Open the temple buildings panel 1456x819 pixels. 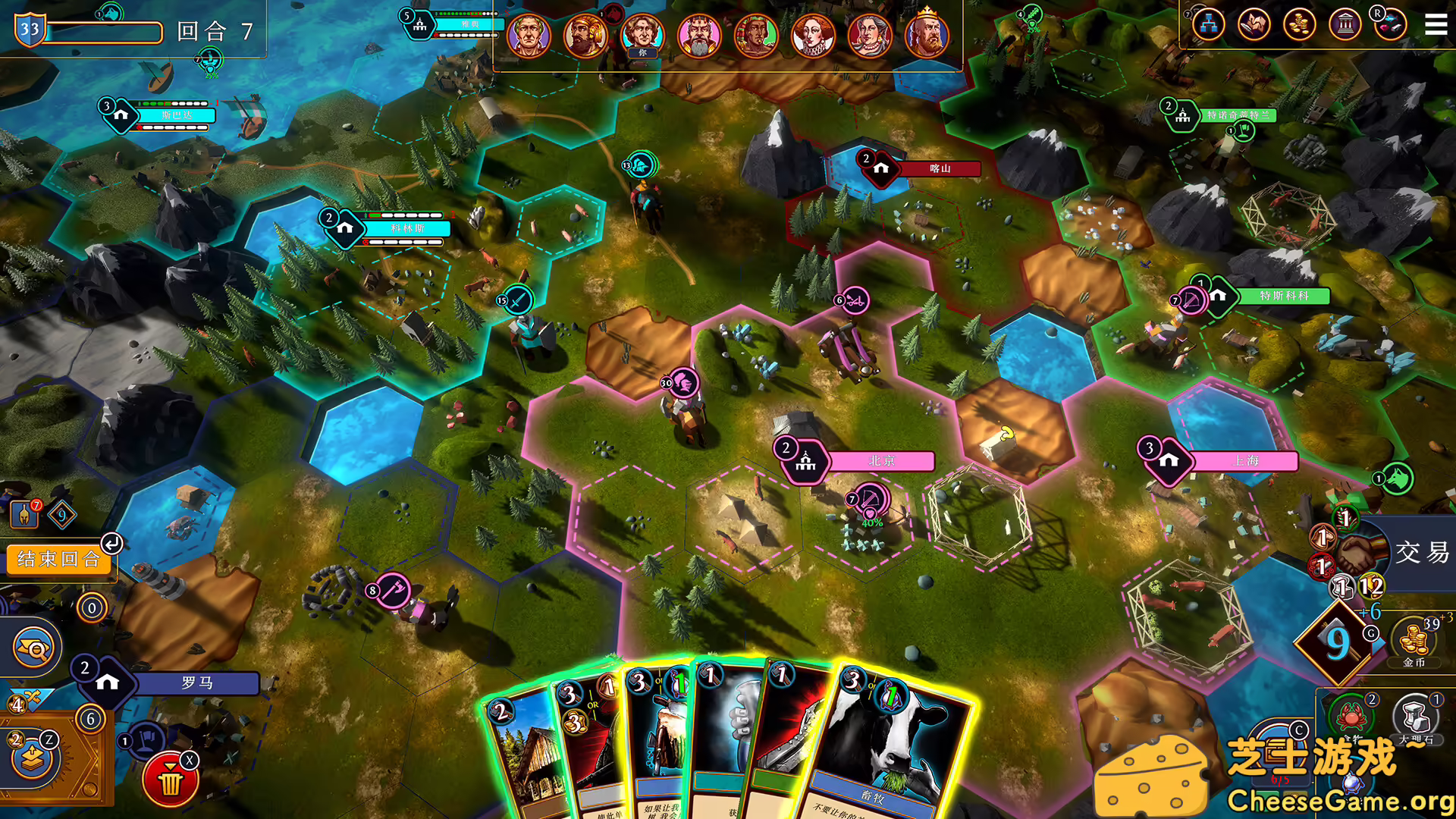(x=1345, y=25)
